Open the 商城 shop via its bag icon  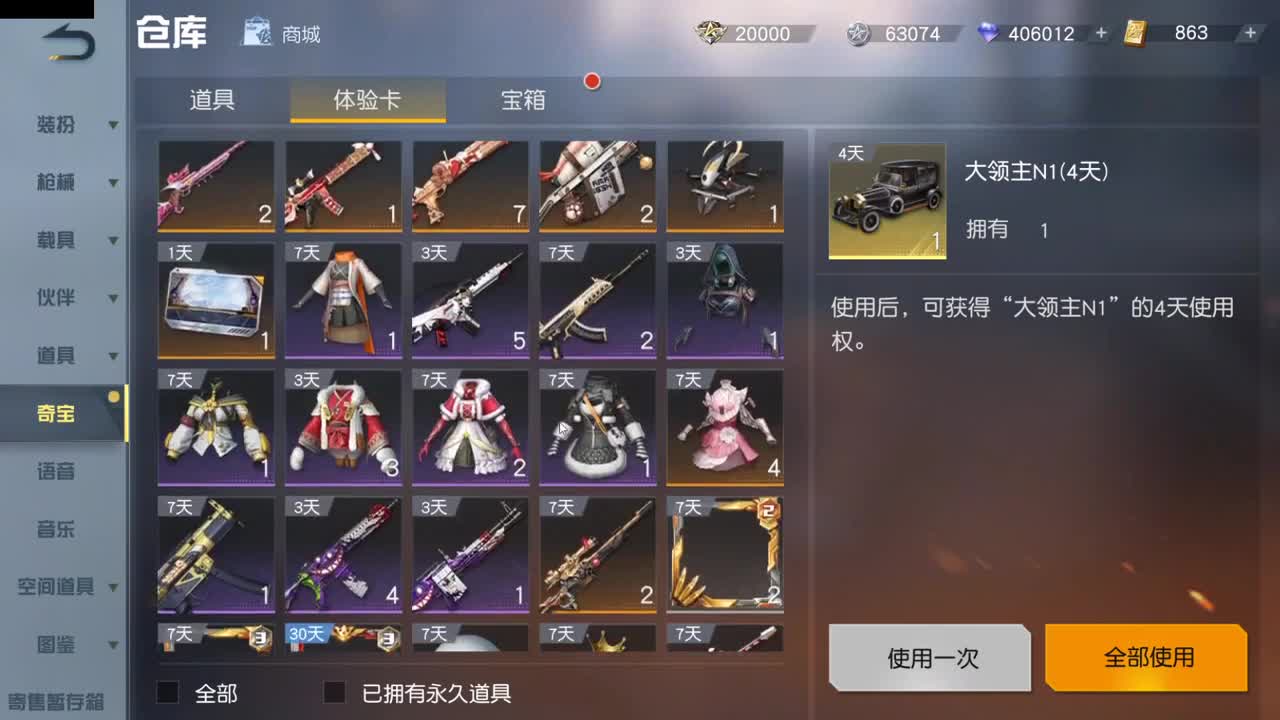click(x=256, y=32)
